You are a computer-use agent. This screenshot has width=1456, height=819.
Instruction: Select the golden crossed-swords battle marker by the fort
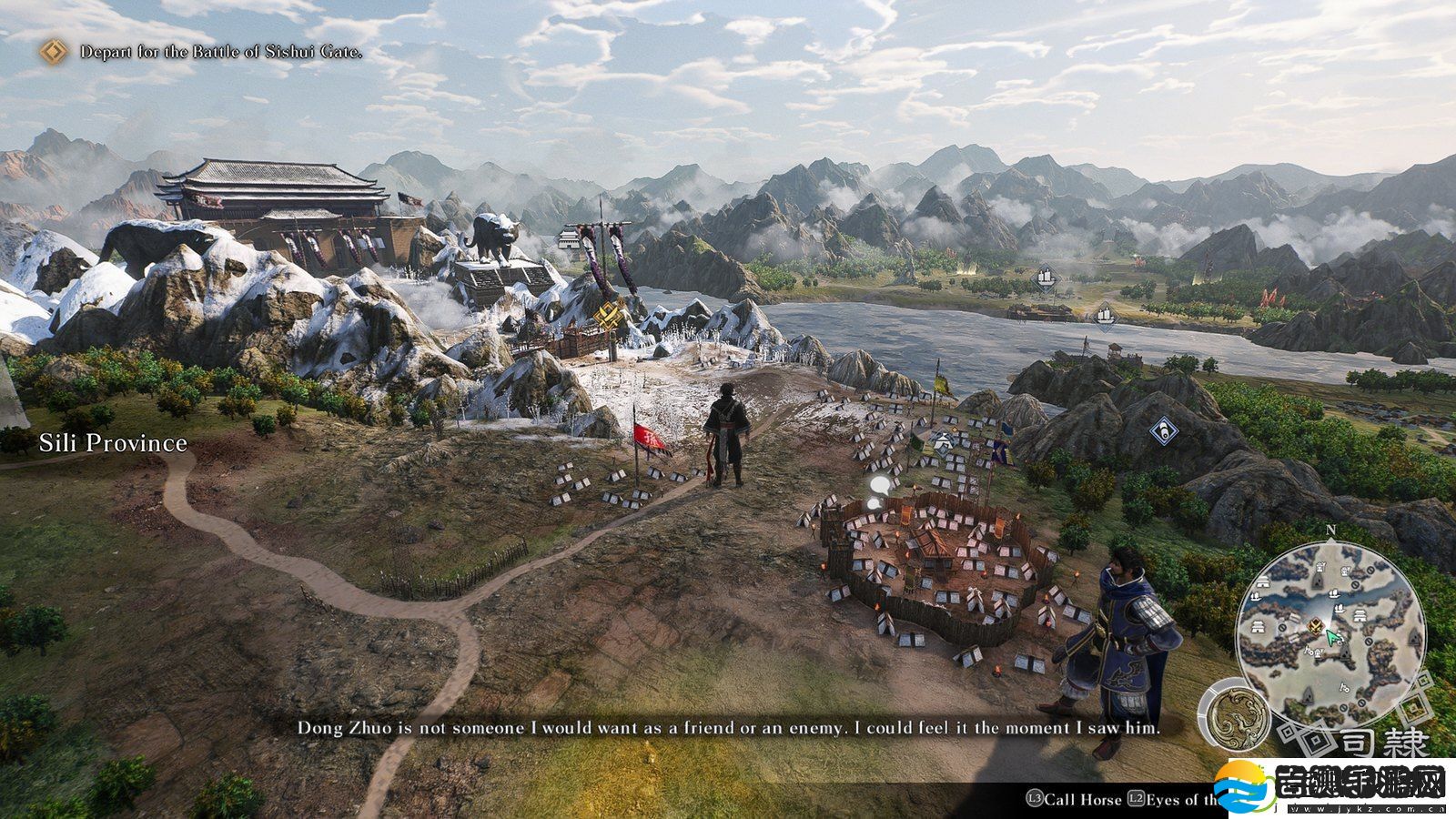(x=607, y=317)
